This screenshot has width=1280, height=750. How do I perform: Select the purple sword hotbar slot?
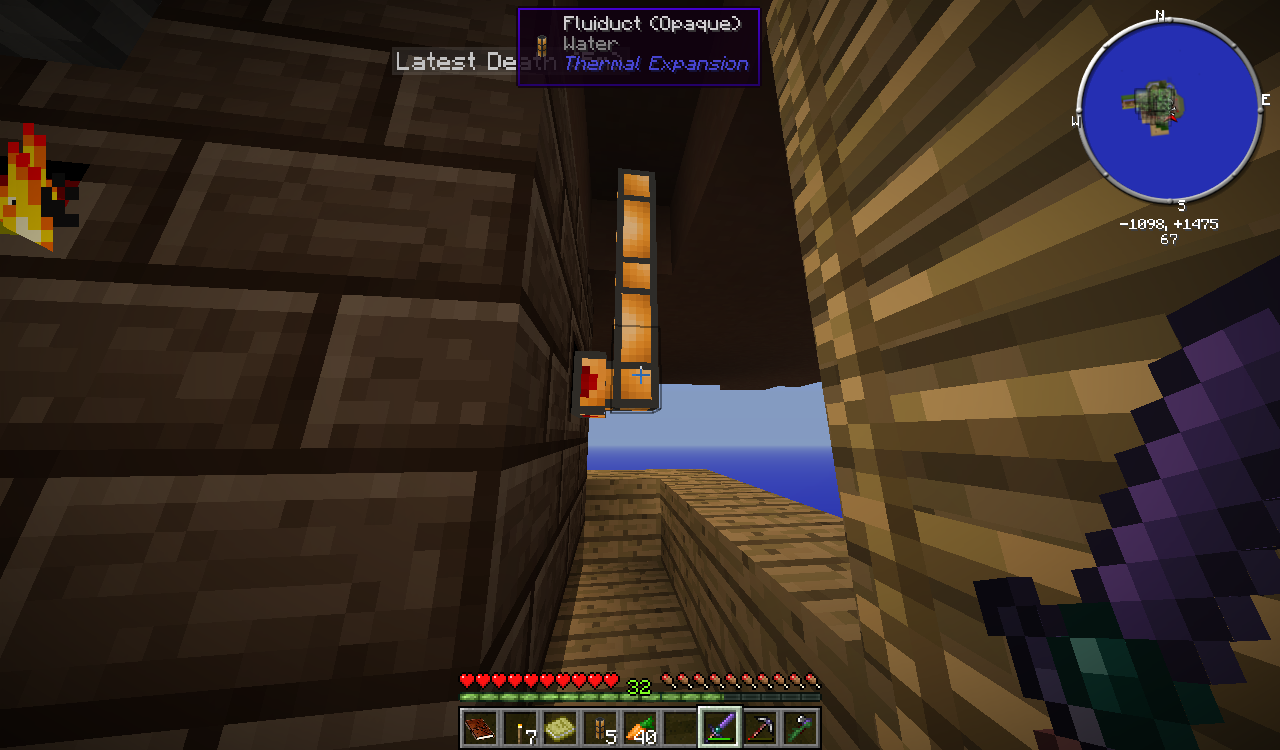pyautogui.click(x=720, y=728)
